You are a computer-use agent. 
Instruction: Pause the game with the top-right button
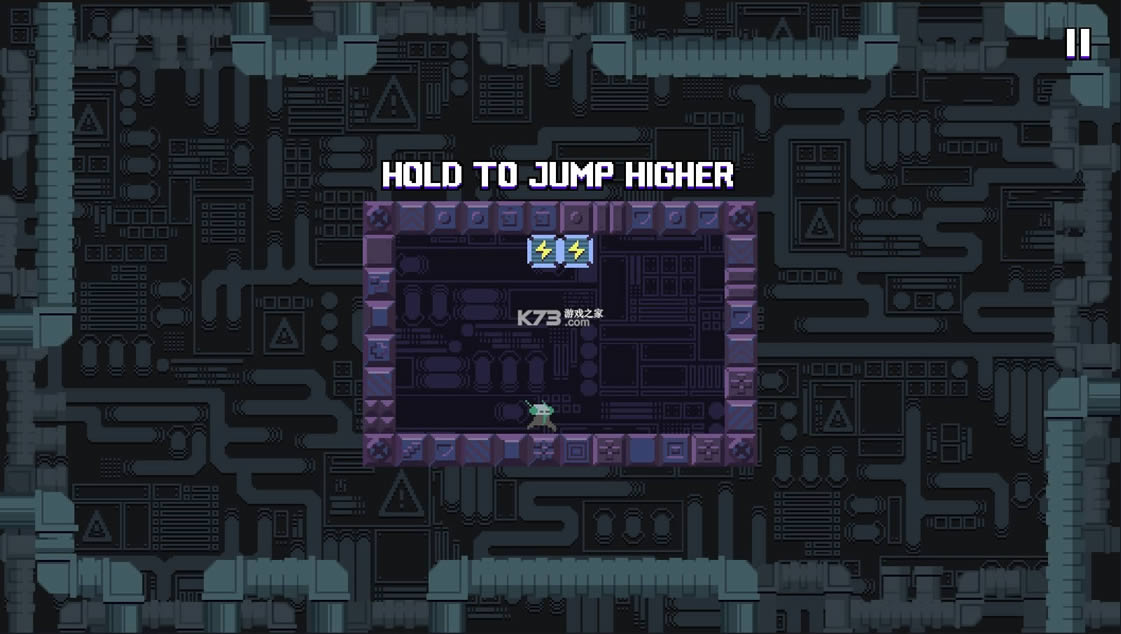click(1077, 43)
